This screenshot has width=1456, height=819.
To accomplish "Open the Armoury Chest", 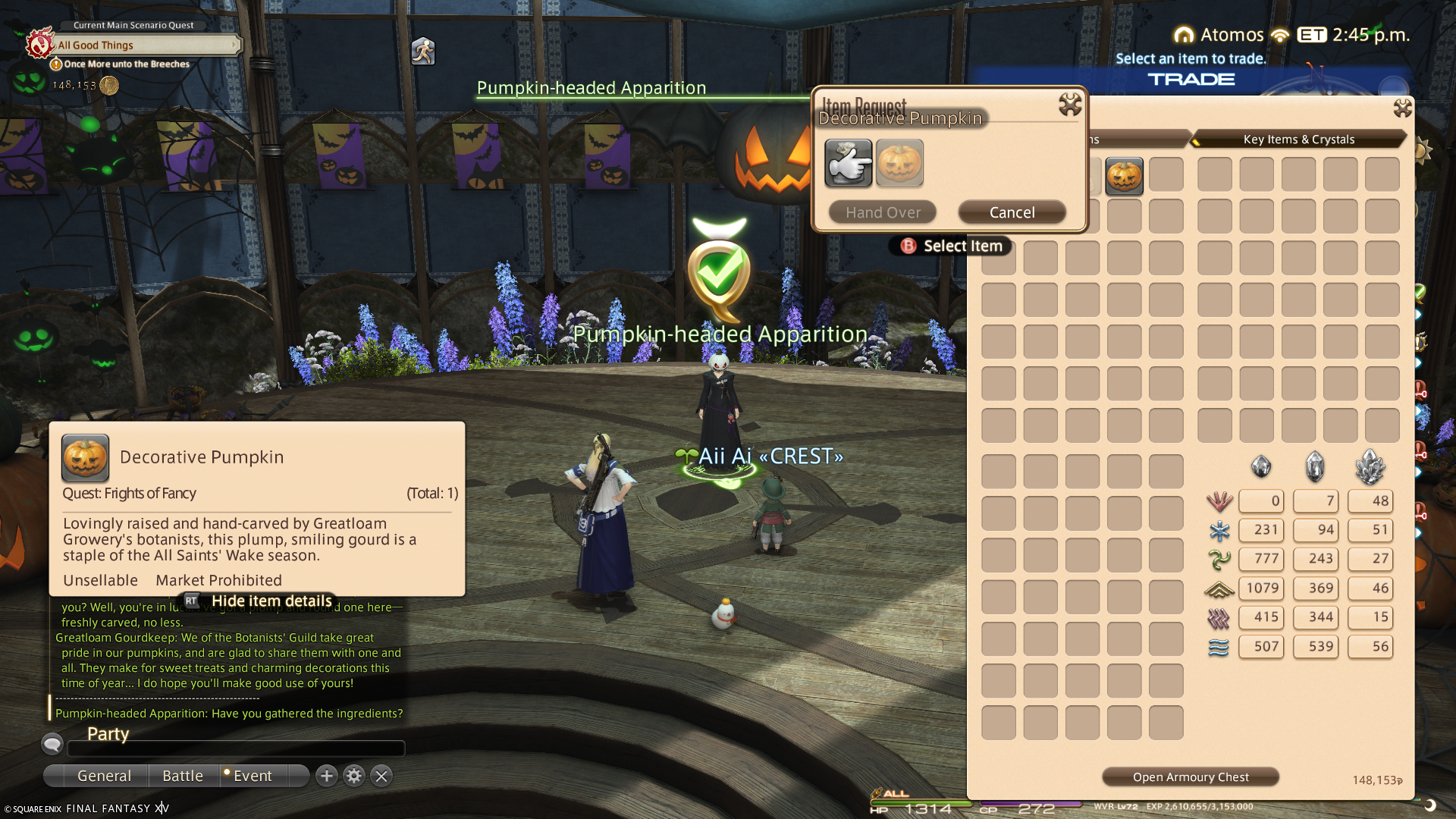I will (x=1190, y=777).
